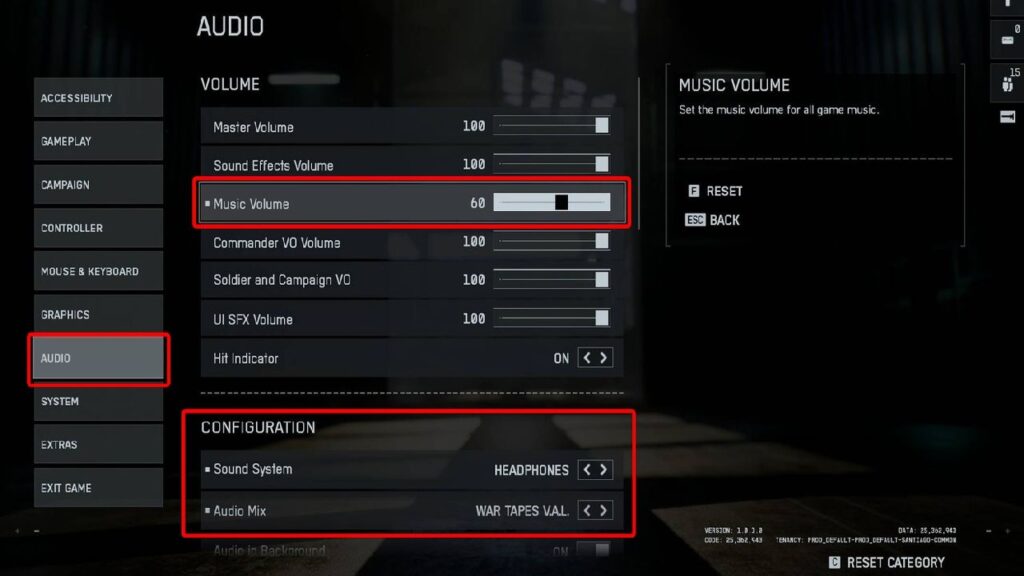This screenshot has width=1024, height=576.
Task: Change the Commander VO Volume slider
Action: click(552, 241)
